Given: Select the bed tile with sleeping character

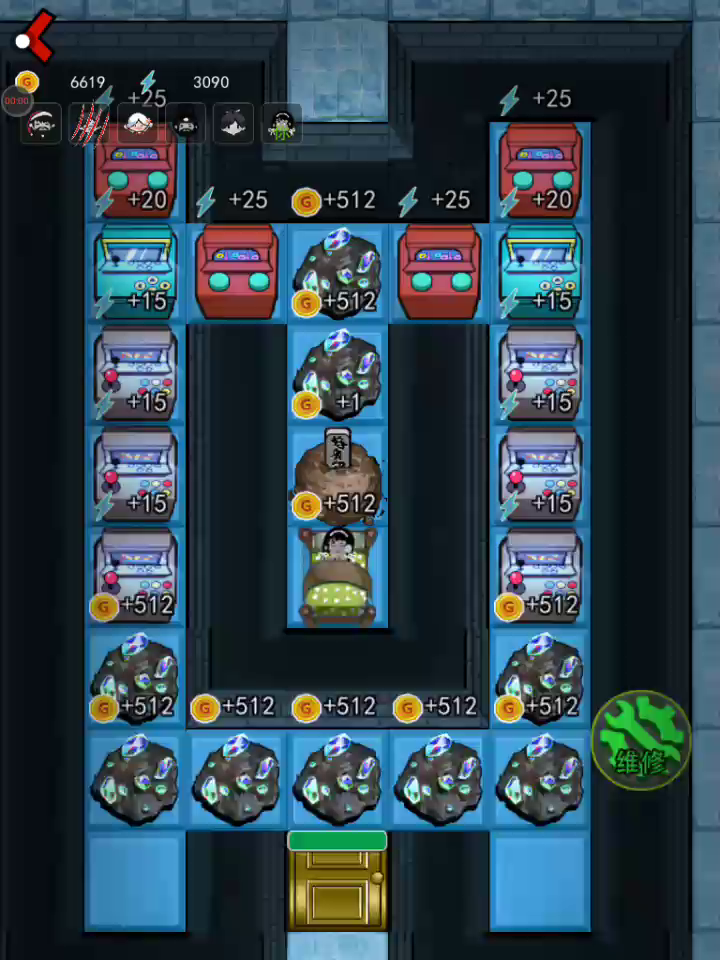Looking at the screenshot, I should tap(338, 577).
